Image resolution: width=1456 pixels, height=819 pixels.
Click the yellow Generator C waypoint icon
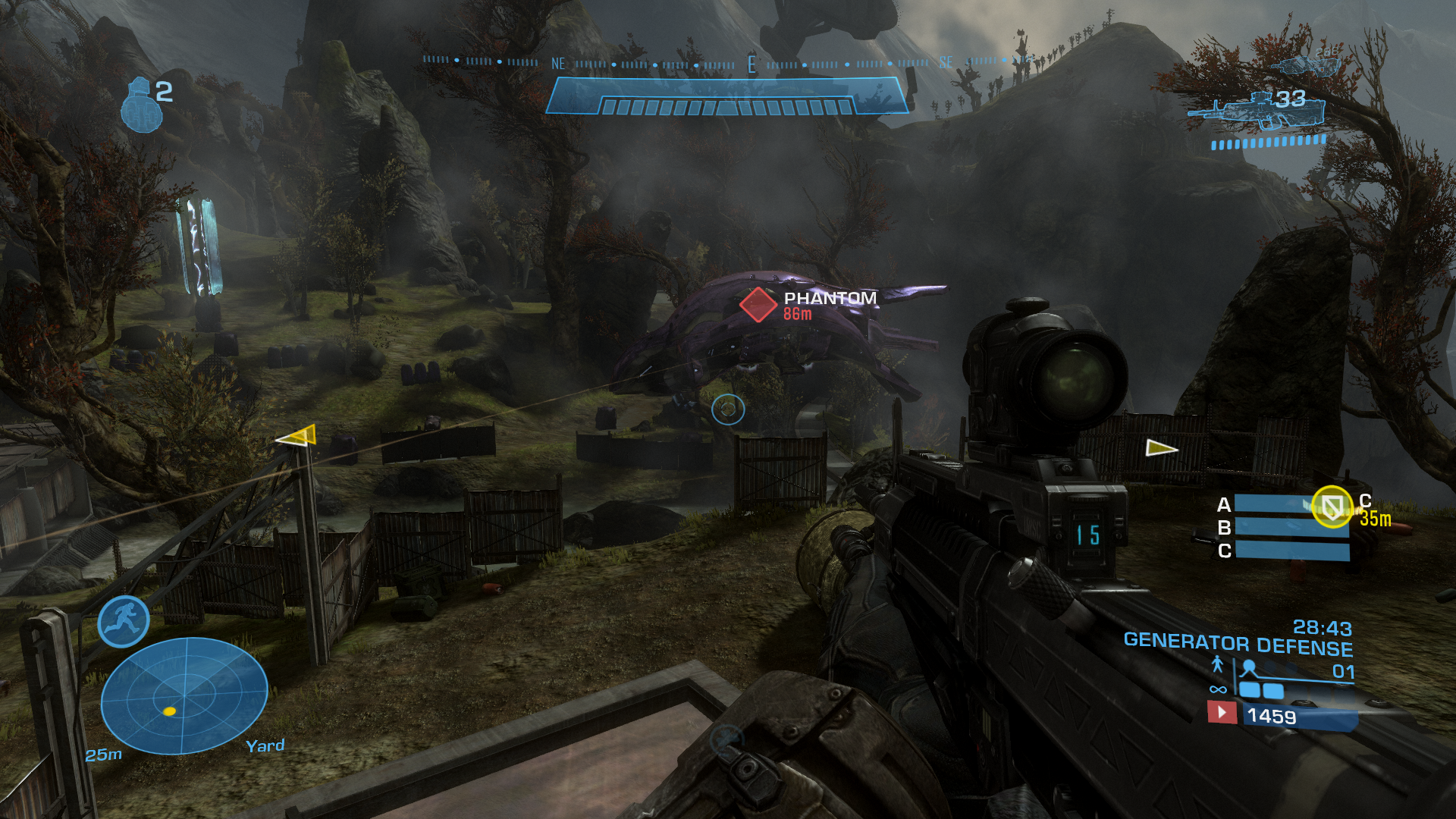(1332, 506)
